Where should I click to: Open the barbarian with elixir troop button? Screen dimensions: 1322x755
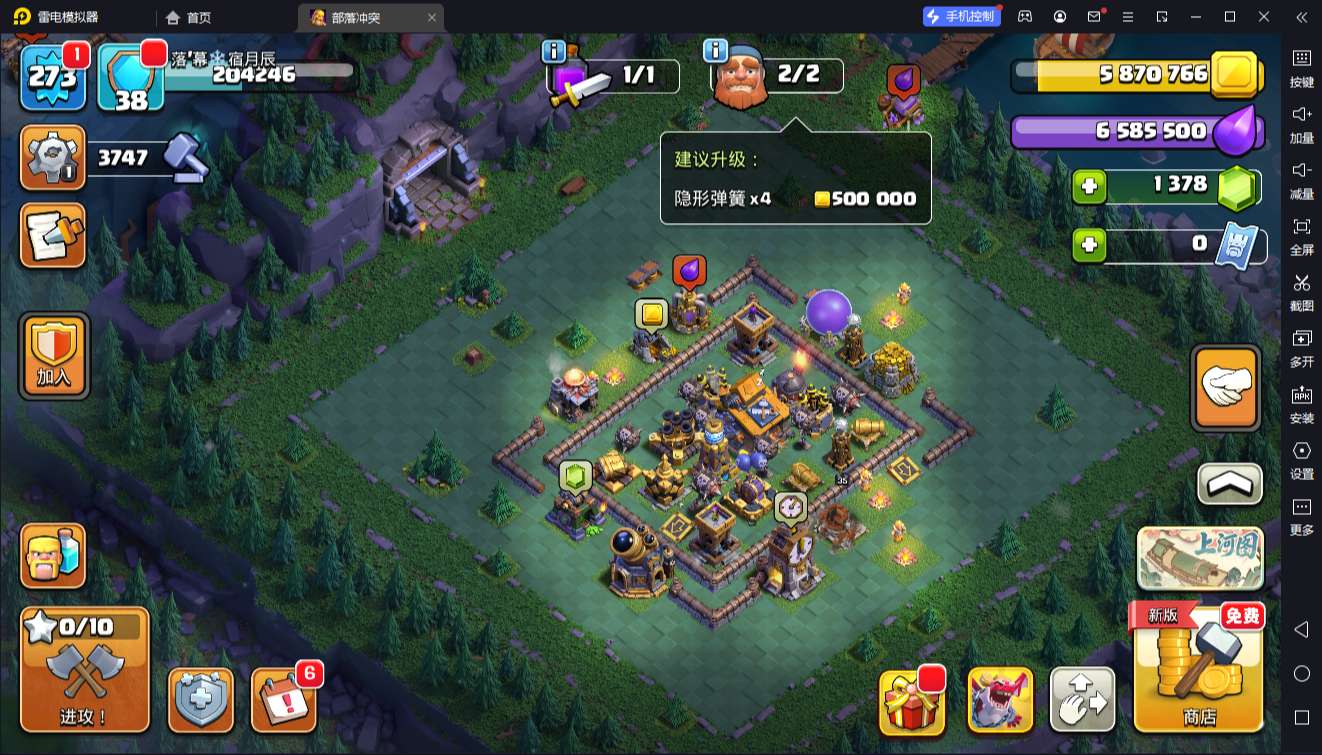[52, 556]
